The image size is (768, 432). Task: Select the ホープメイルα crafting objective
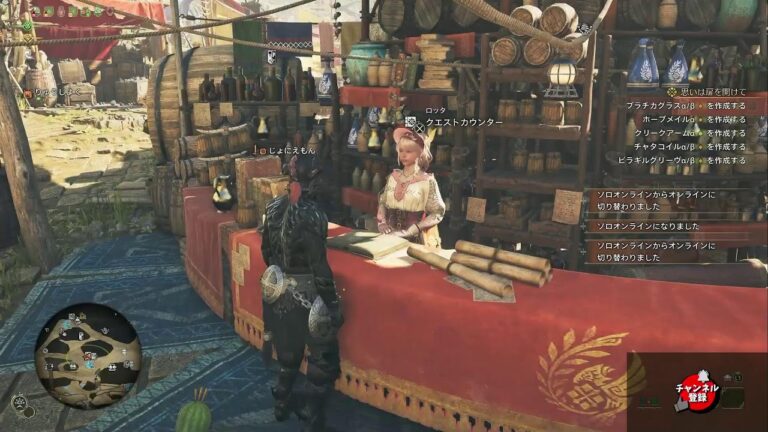pos(693,118)
